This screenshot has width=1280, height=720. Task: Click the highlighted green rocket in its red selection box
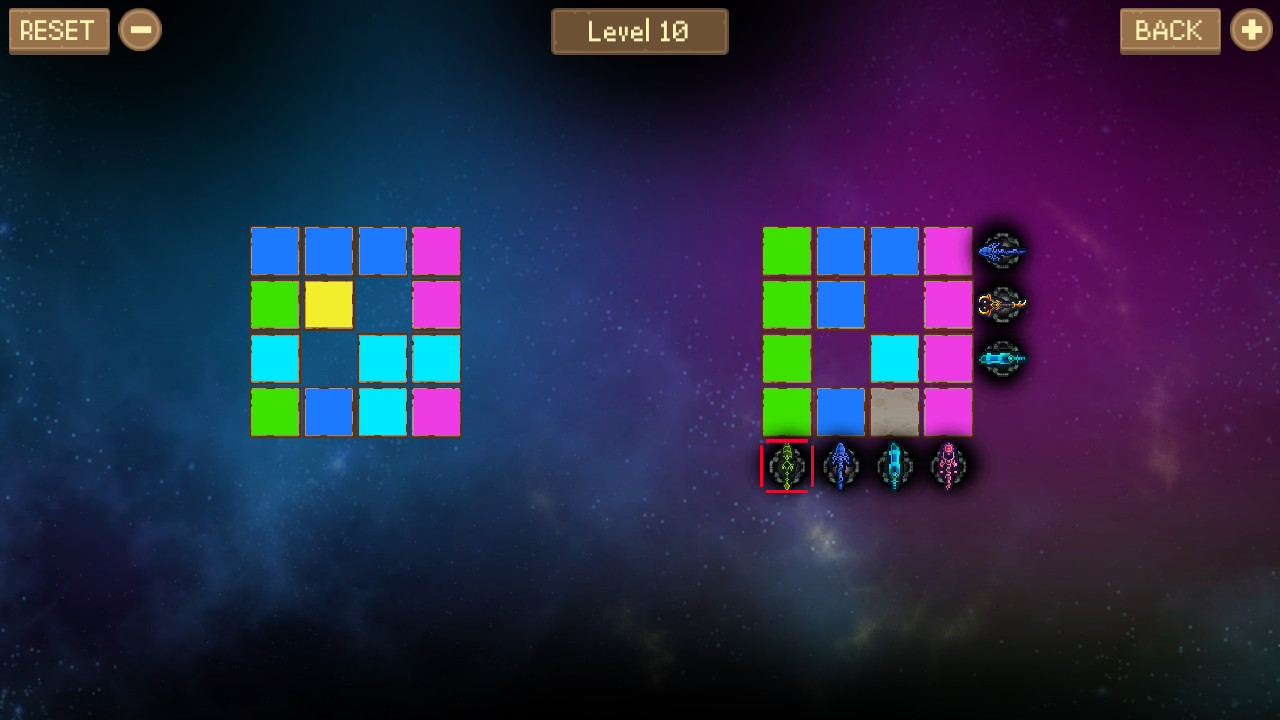coord(786,466)
